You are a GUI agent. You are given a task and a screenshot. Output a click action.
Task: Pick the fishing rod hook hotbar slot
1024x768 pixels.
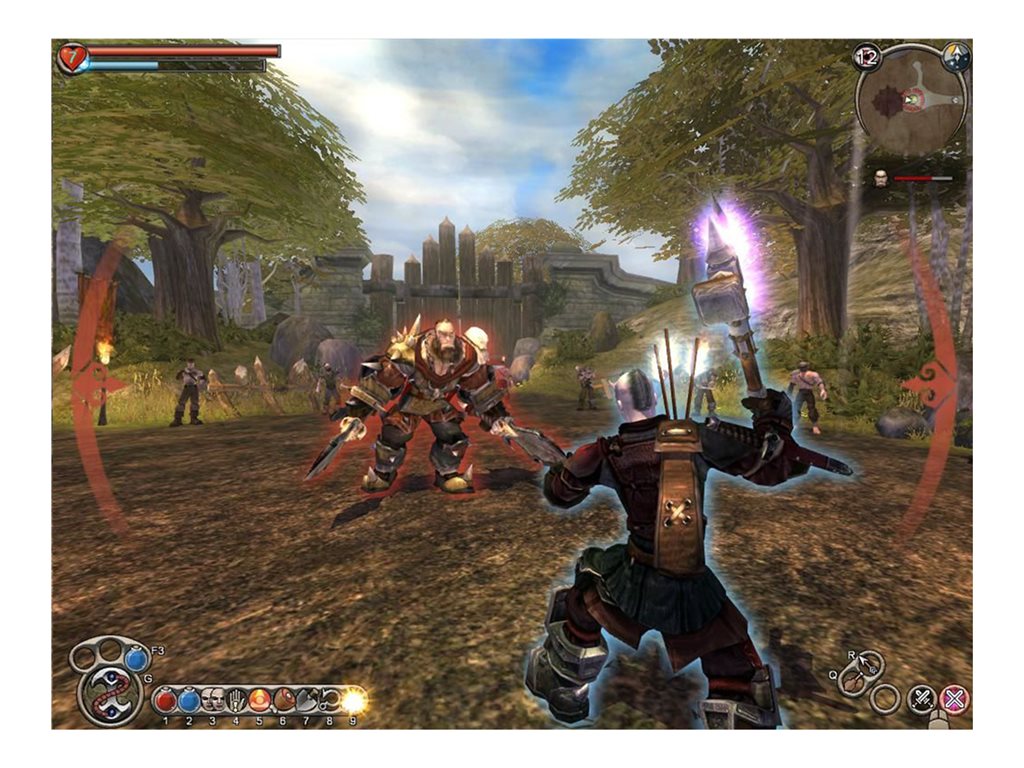[x=329, y=700]
